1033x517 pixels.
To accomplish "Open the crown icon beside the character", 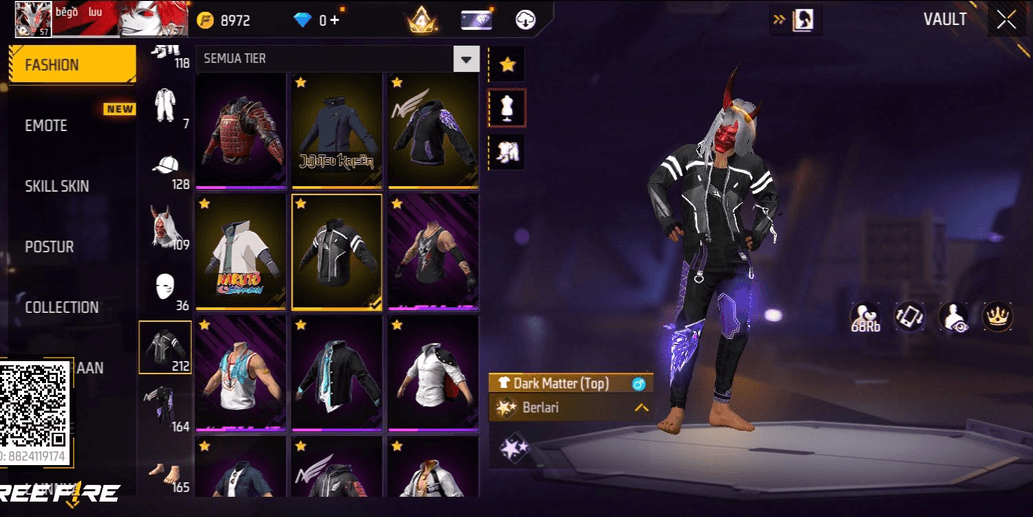I will (997, 316).
